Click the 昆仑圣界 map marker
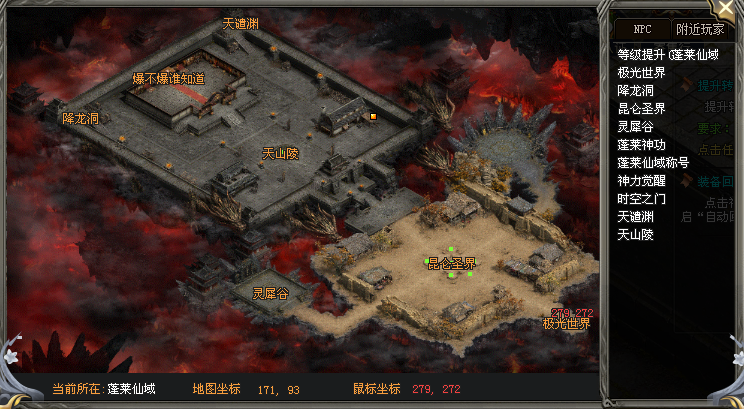The width and height of the screenshot is (744, 409). 451,263
